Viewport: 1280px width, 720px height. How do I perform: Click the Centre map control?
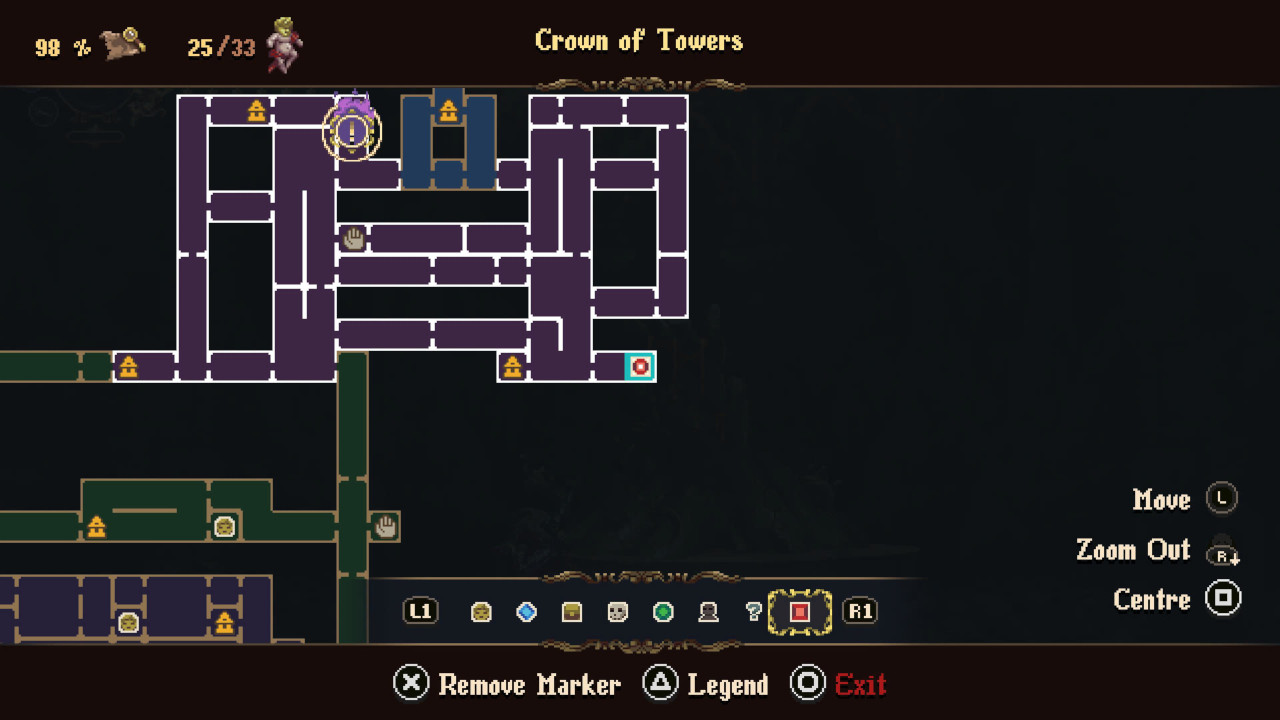click(1152, 599)
